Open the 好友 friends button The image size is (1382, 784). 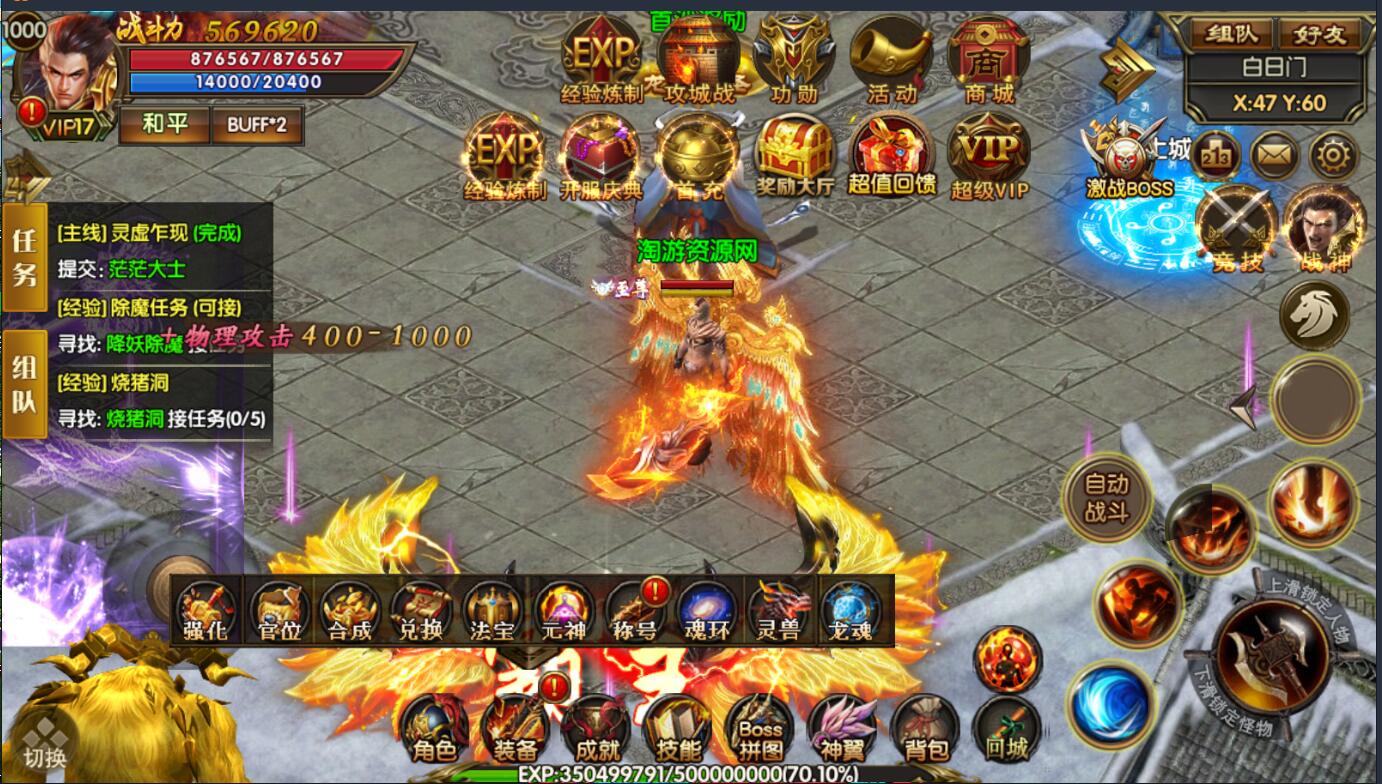click(1319, 35)
